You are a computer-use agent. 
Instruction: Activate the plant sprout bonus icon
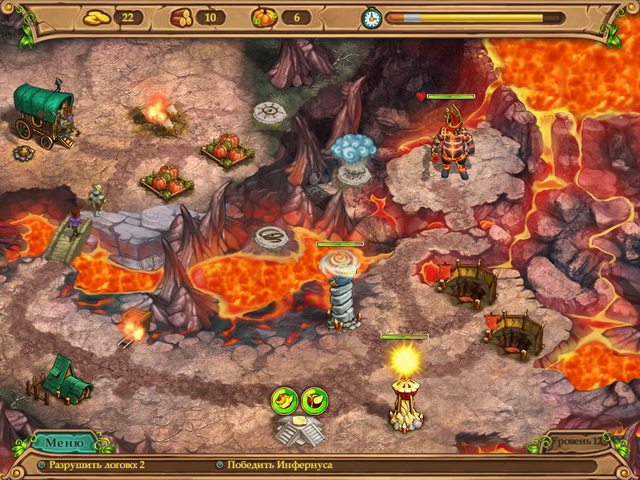tap(314, 399)
